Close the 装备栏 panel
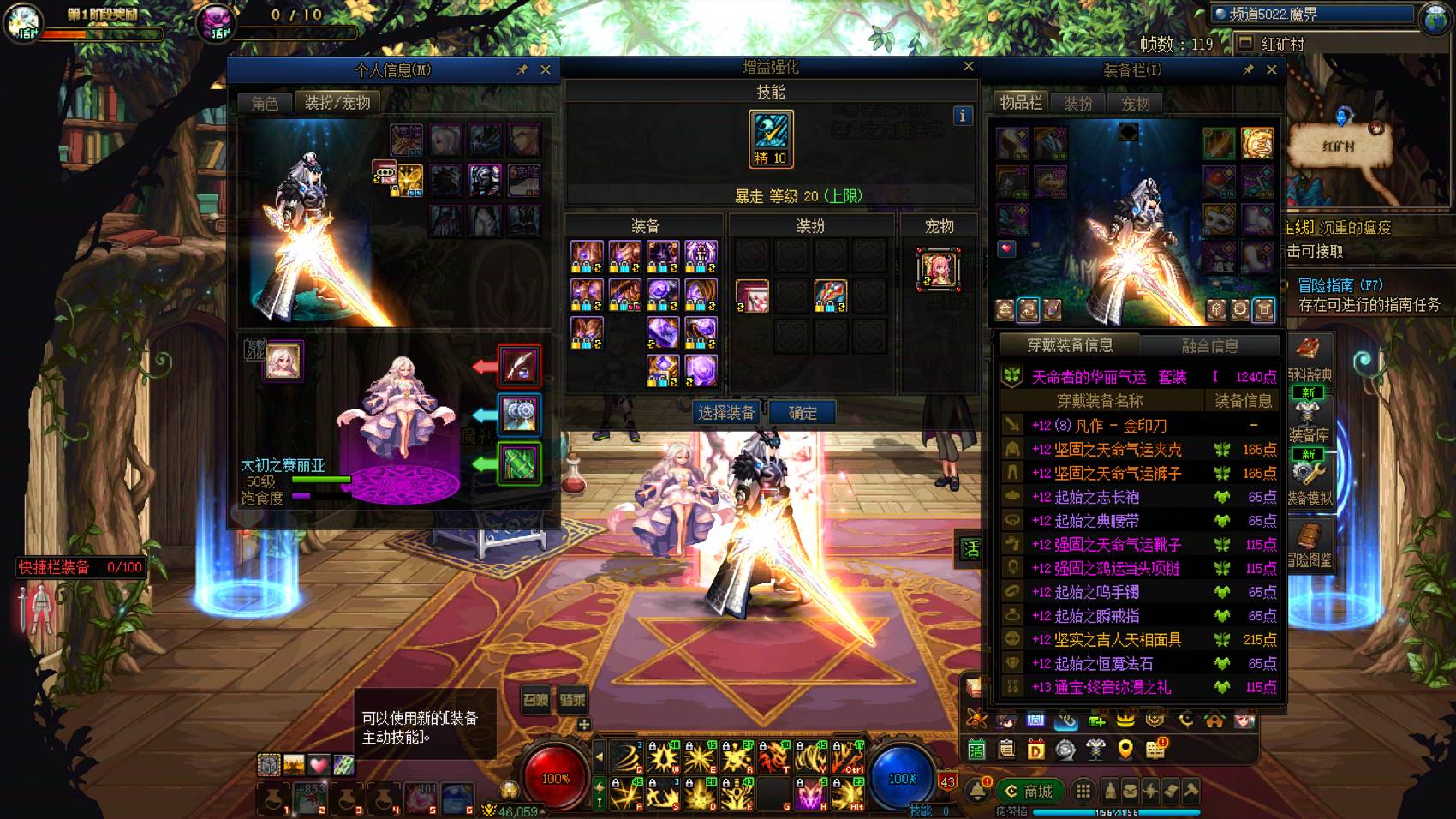The width and height of the screenshot is (1456, 819). 1271,69
